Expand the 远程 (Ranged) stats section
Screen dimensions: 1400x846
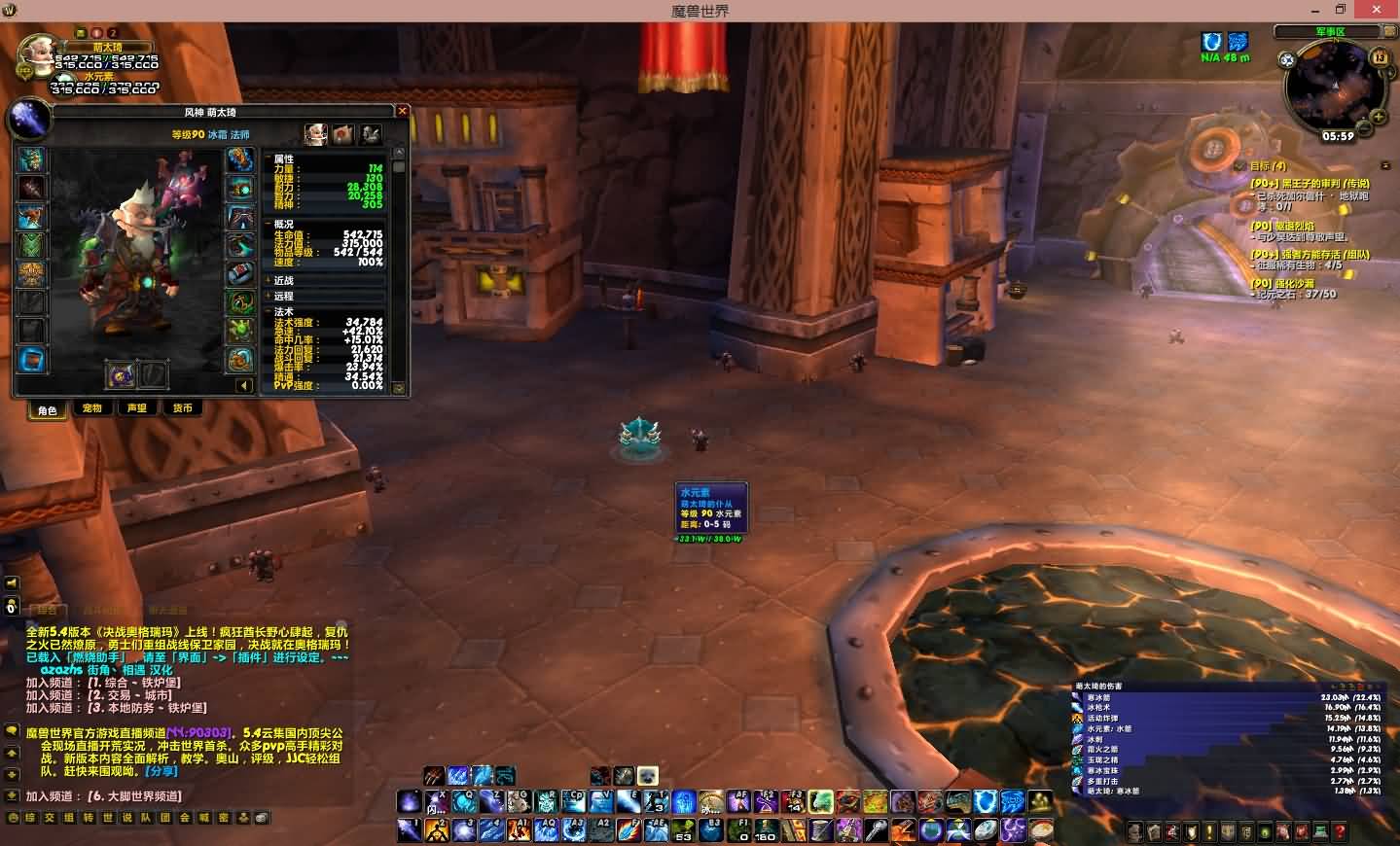pos(282,296)
